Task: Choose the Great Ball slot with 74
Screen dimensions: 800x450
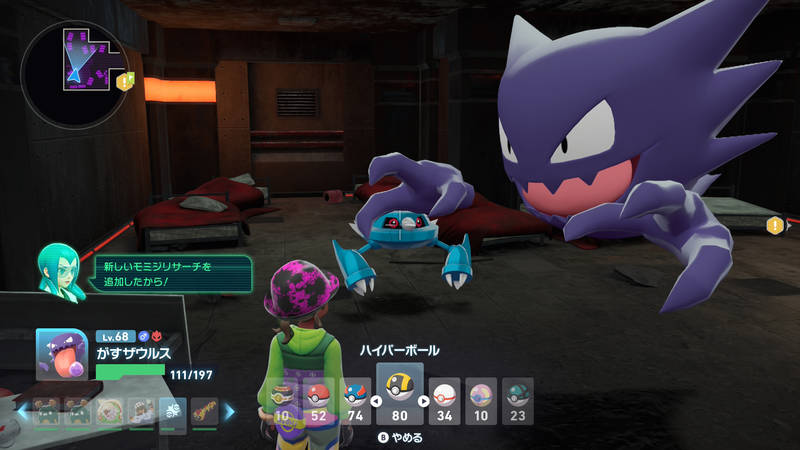Action: point(356,400)
